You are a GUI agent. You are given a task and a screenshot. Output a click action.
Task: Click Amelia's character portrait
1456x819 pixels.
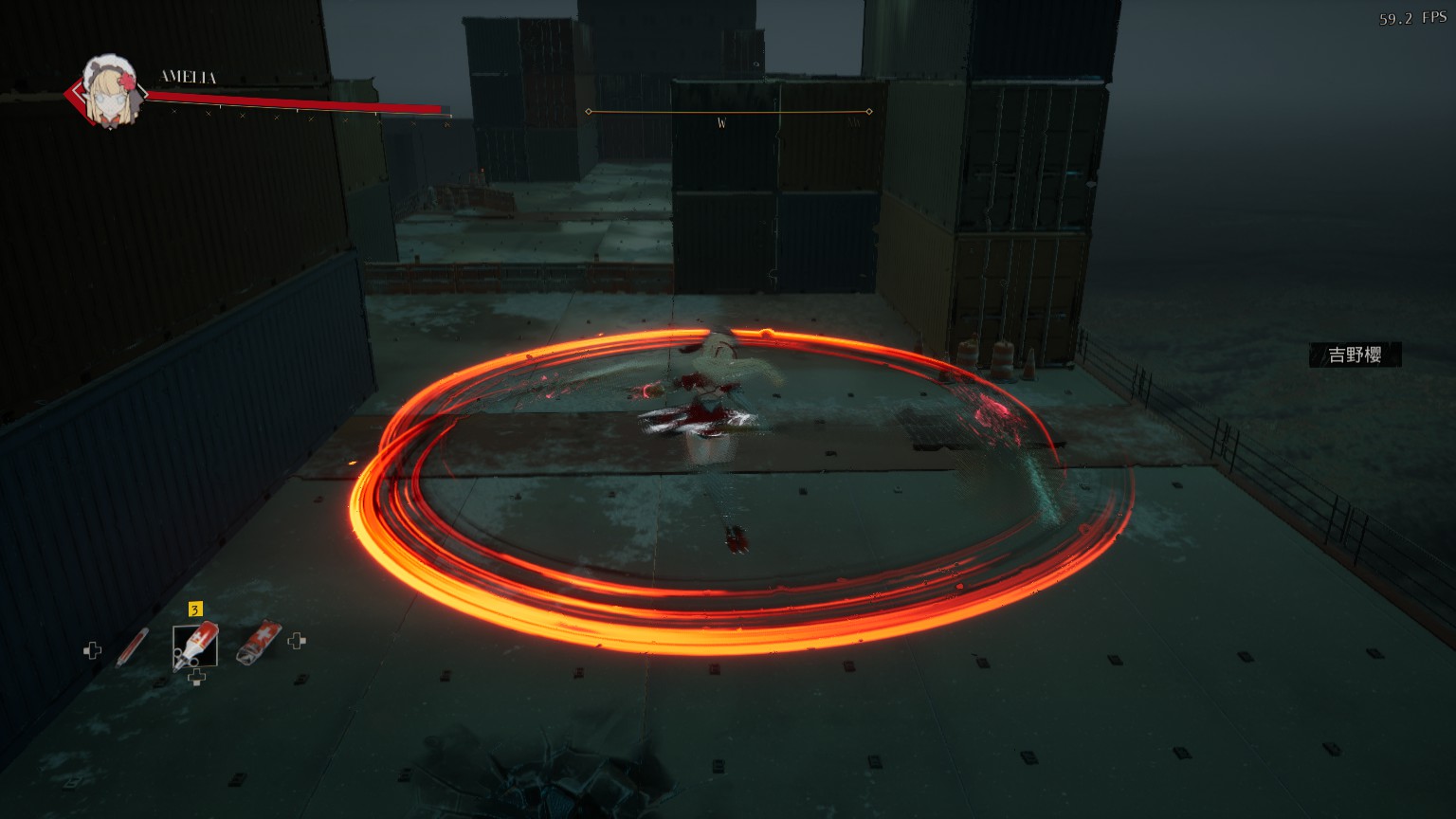tap(108, 91)
